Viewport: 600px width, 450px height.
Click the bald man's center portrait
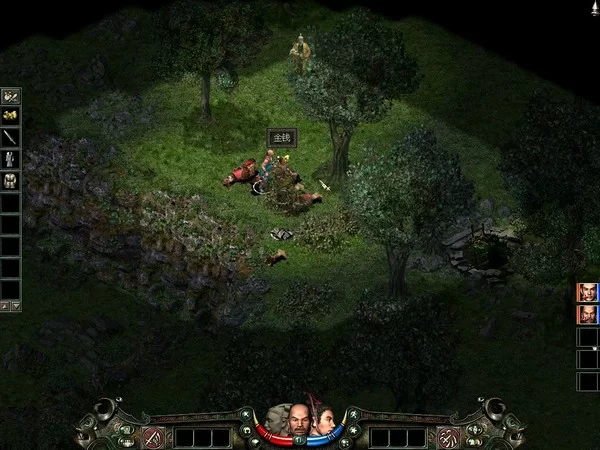coord(299,423)
